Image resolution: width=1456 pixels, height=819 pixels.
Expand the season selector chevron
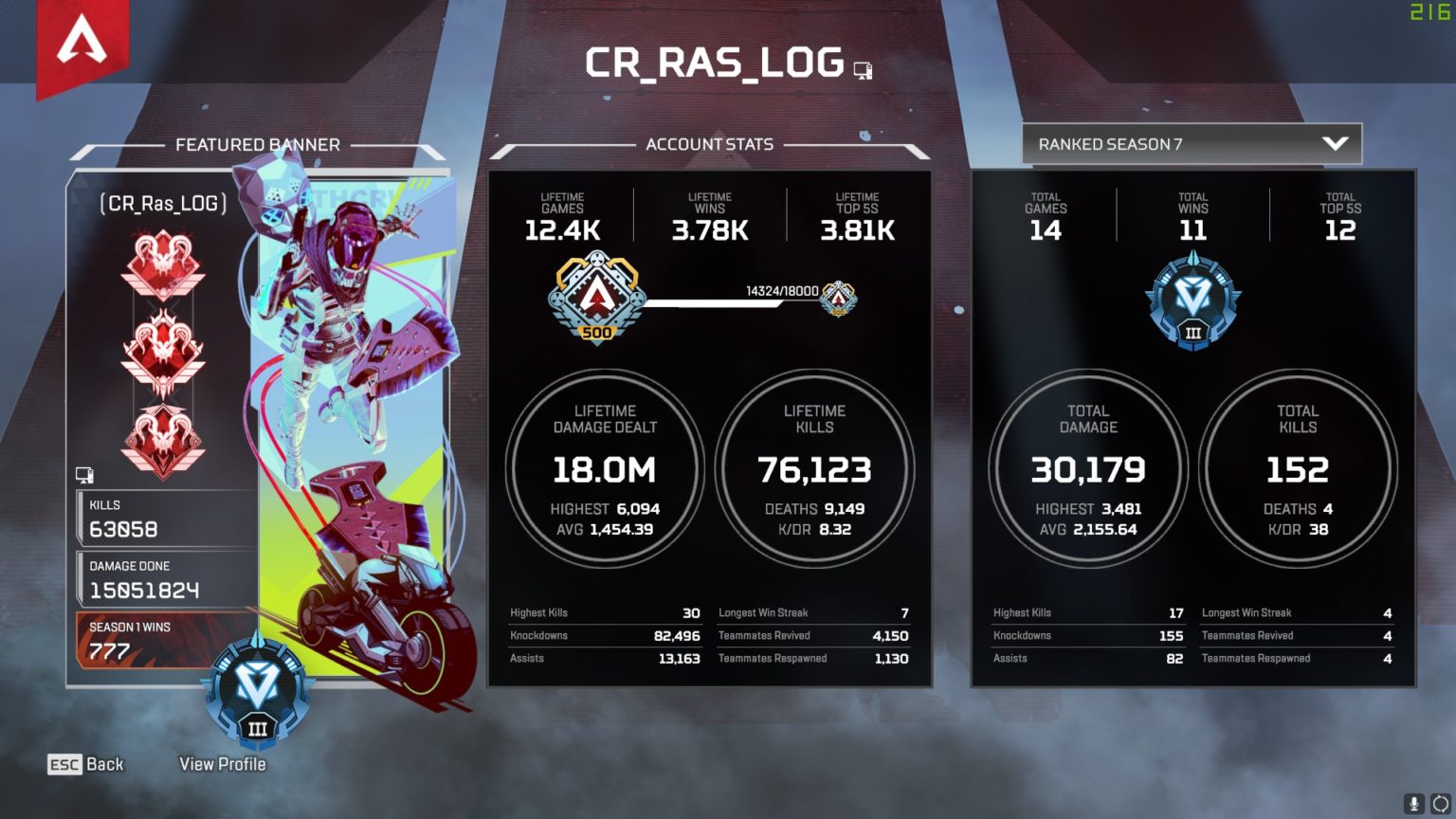click(1337, 144)
